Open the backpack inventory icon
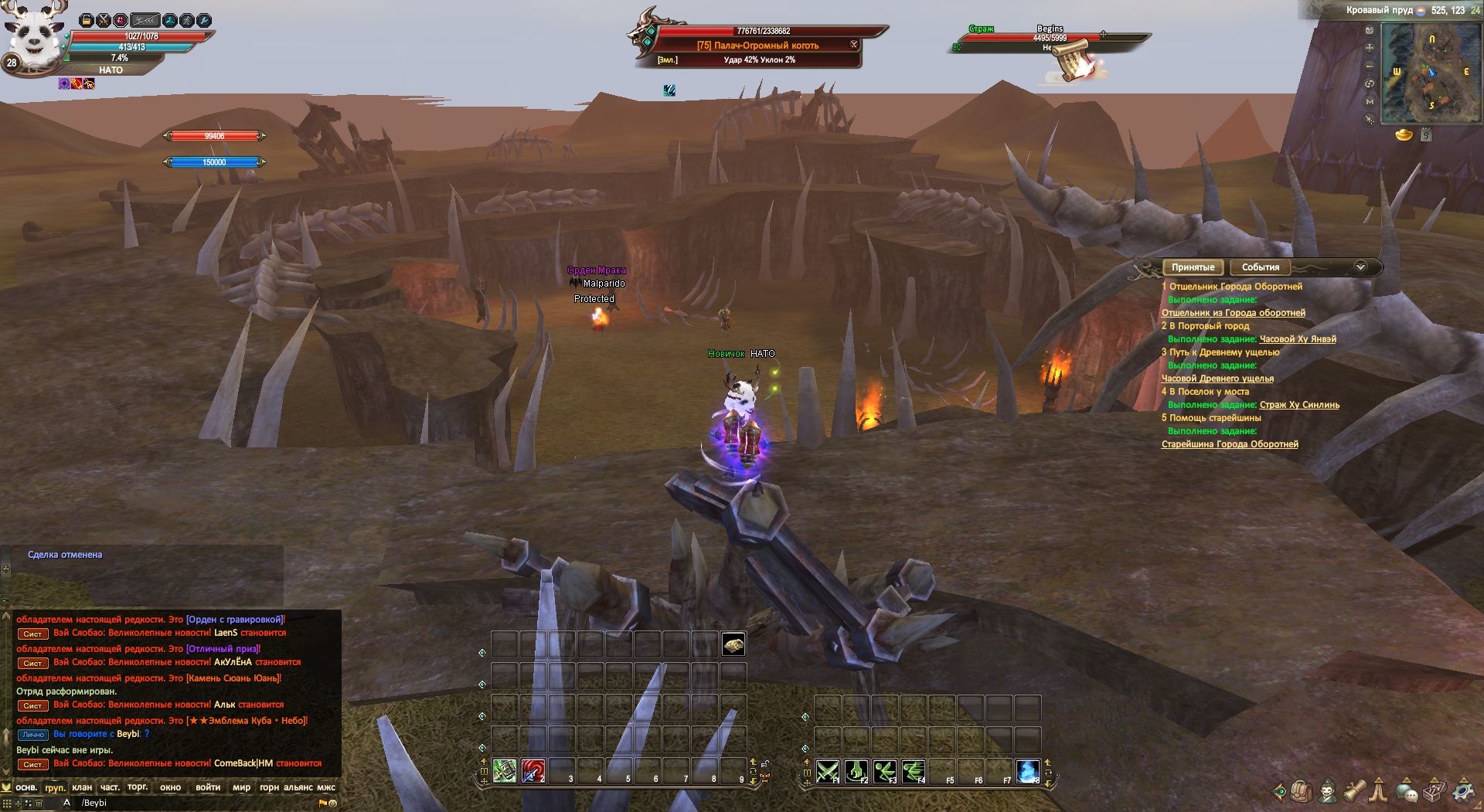 click(1302, 791)
